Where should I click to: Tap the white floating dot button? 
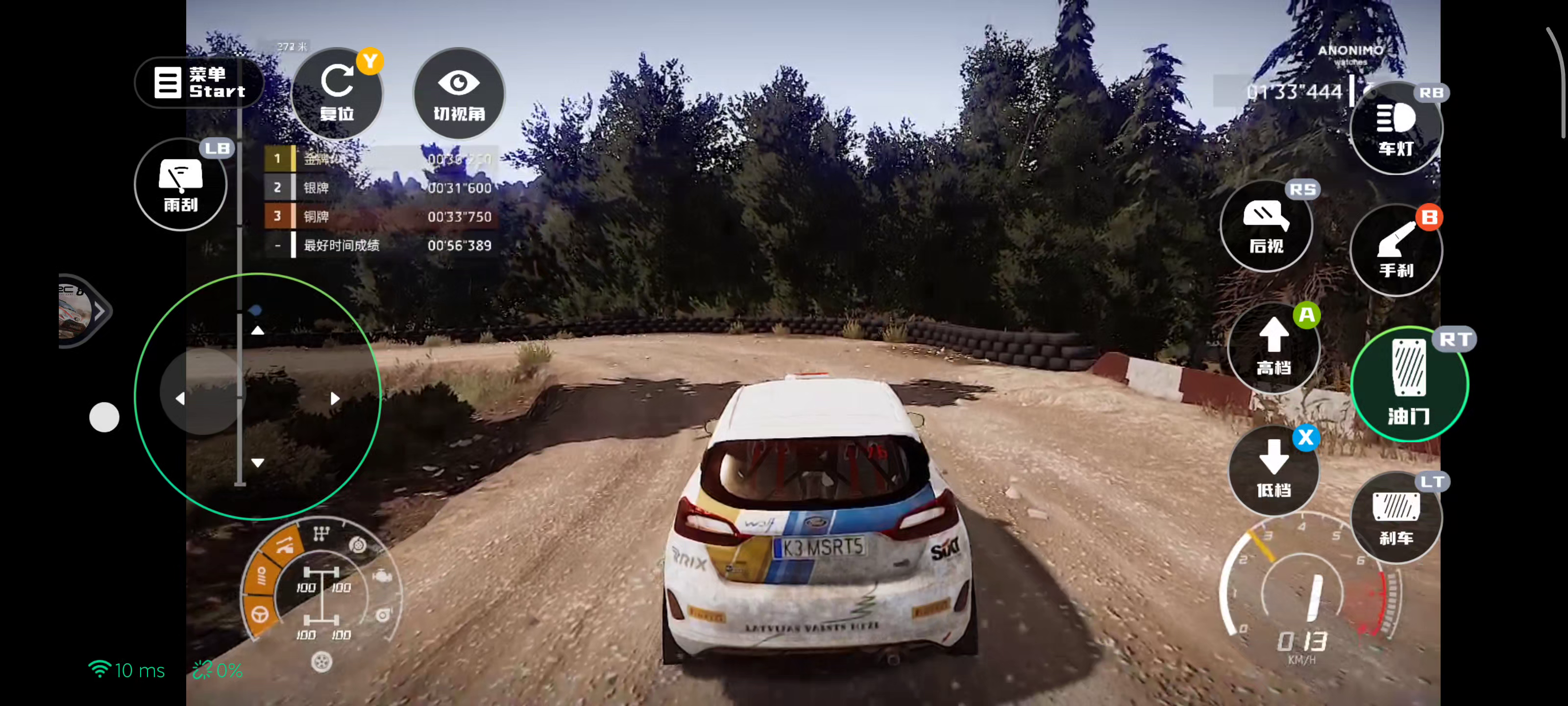104,417
